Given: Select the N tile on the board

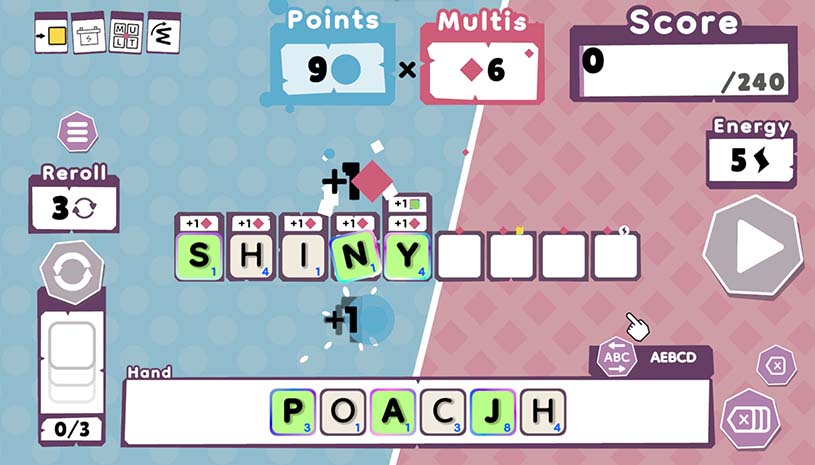Looking at the screenshot, I should coord(356,256).
